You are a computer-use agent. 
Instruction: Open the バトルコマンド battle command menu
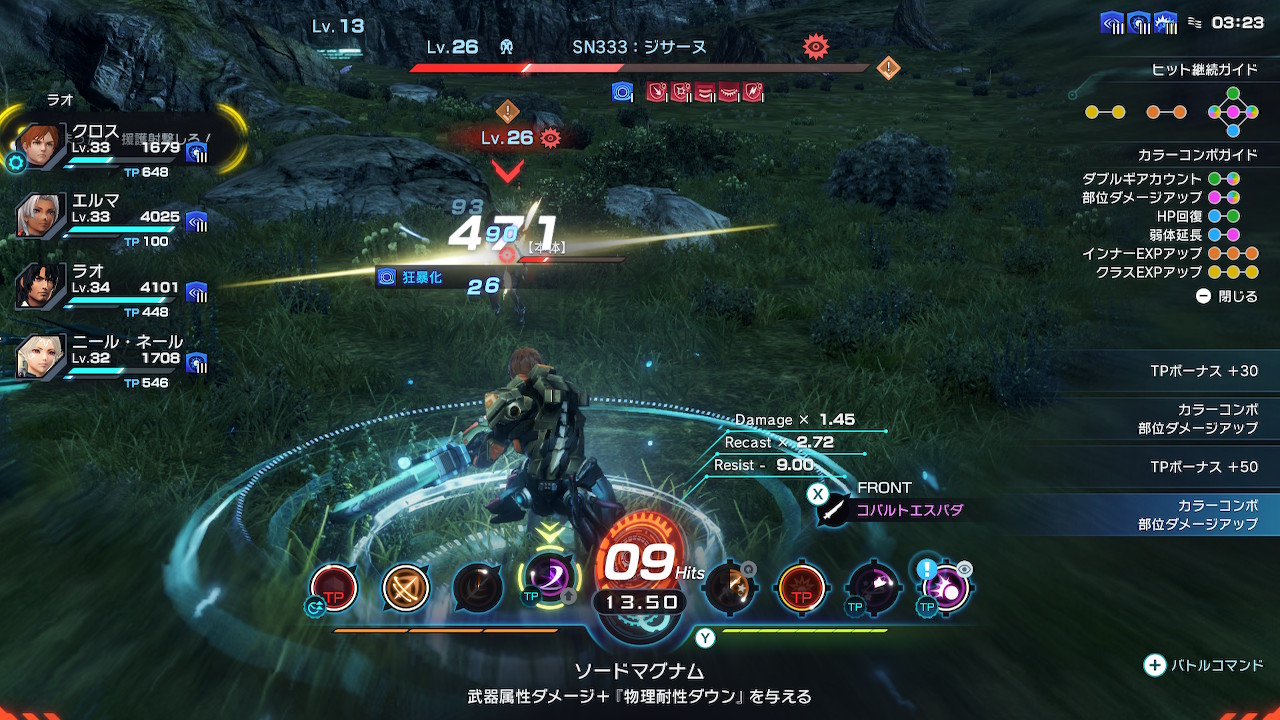[1204, 665]
